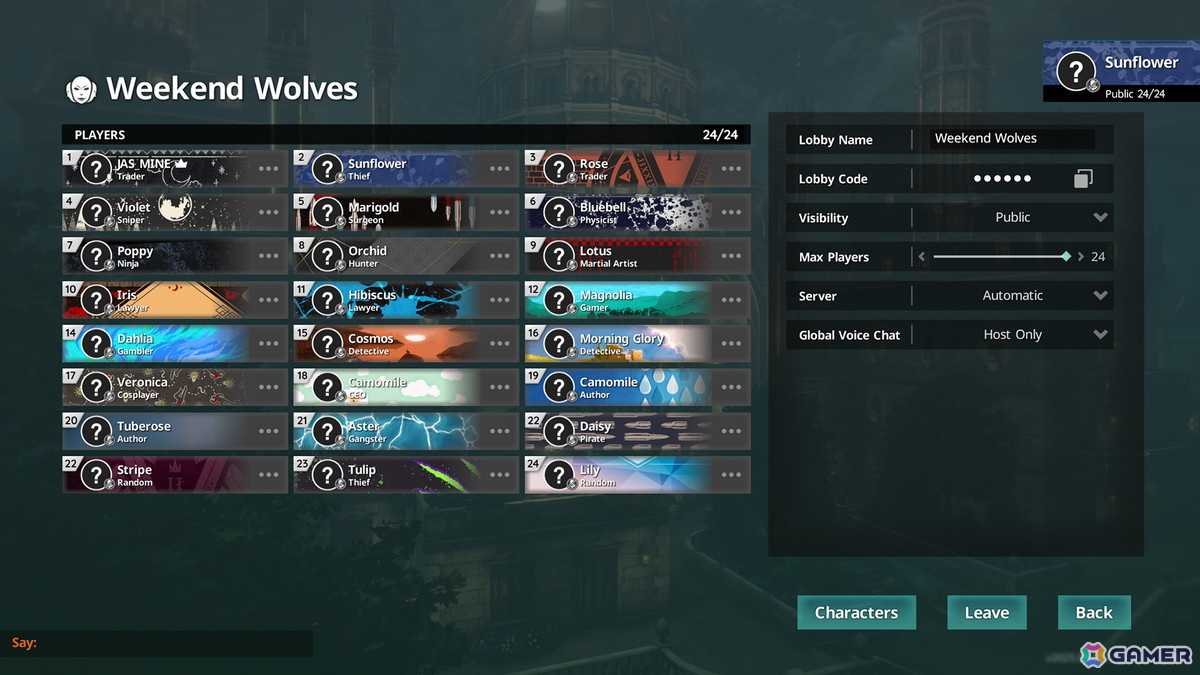The image size is (1200, 675).
Task: Open options menu for player Tulip
Action: (x=500, y=475)
